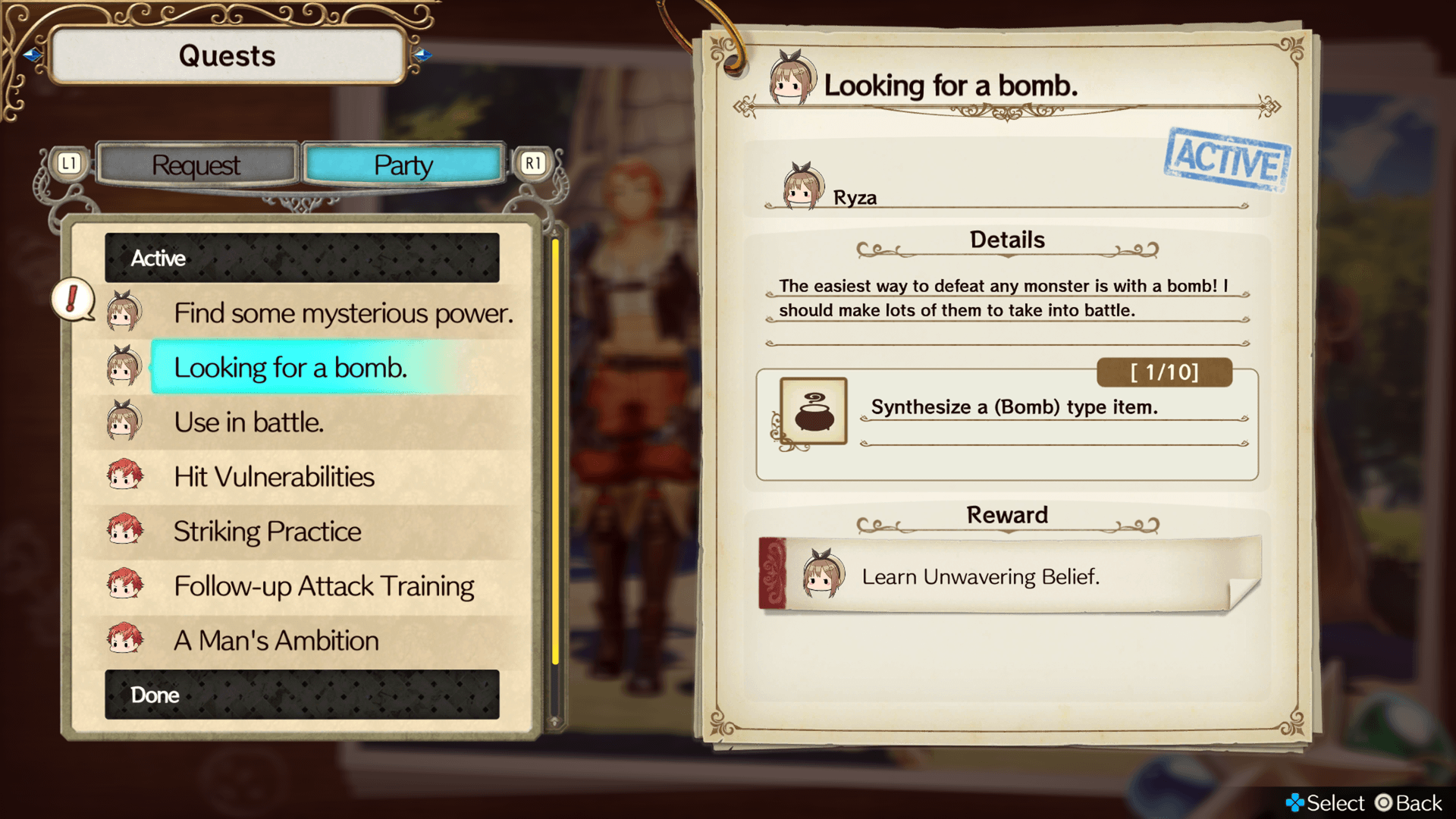This screenshot has height=819, width=1456.
Task: Select the Striking Practice quest
Action: click(267, 532)
